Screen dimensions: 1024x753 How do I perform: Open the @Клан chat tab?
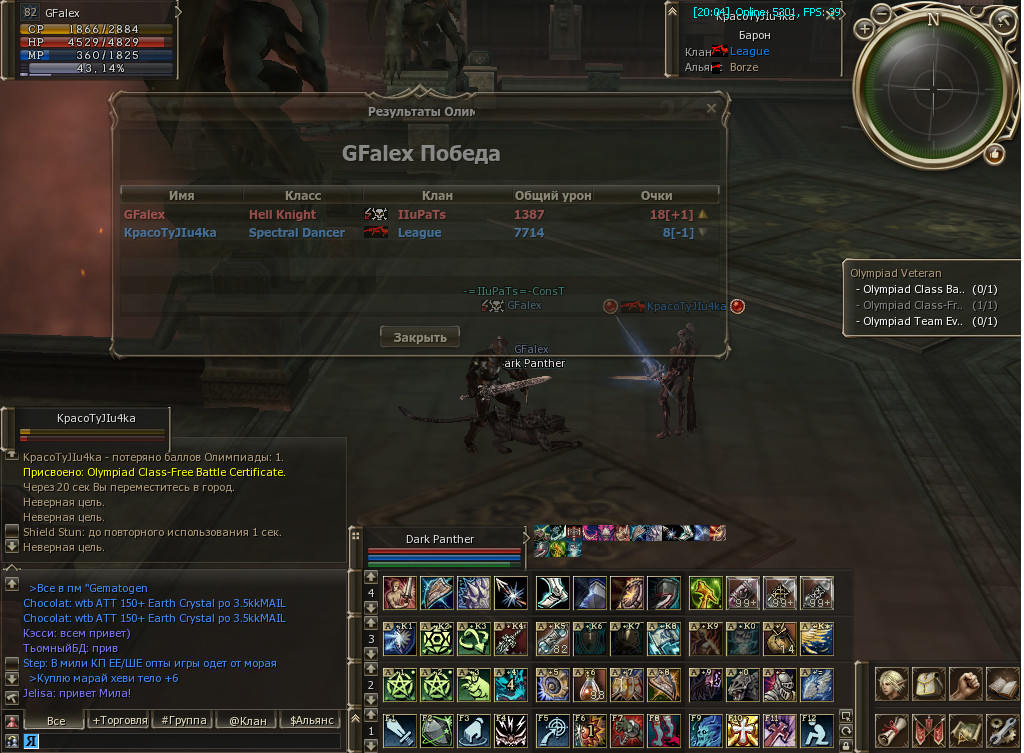tap(247, 720)
